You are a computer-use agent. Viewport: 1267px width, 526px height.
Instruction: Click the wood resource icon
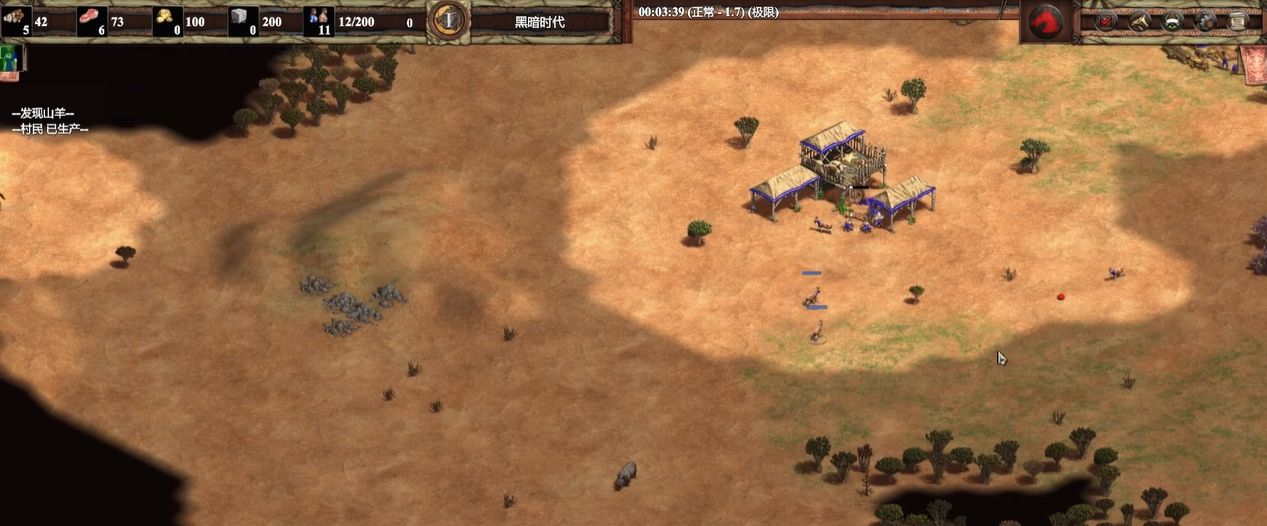pos(16,20)
